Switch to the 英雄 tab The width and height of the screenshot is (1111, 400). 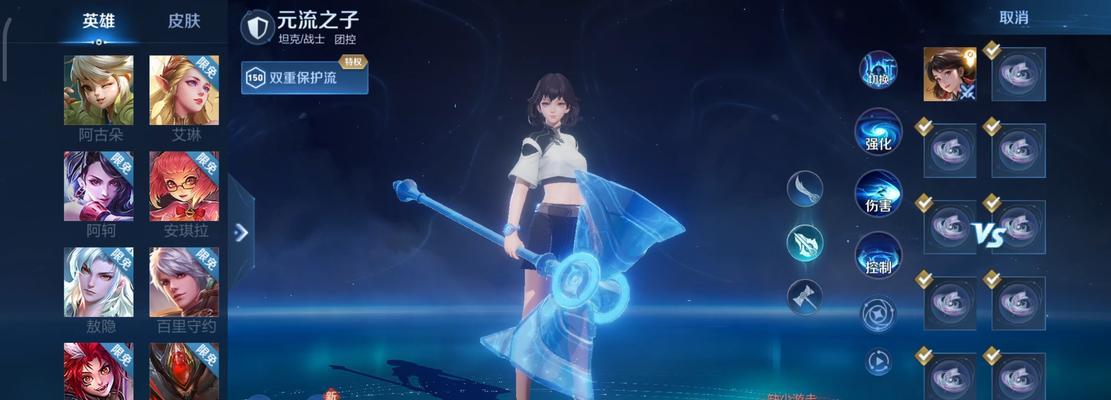point(98,21)
